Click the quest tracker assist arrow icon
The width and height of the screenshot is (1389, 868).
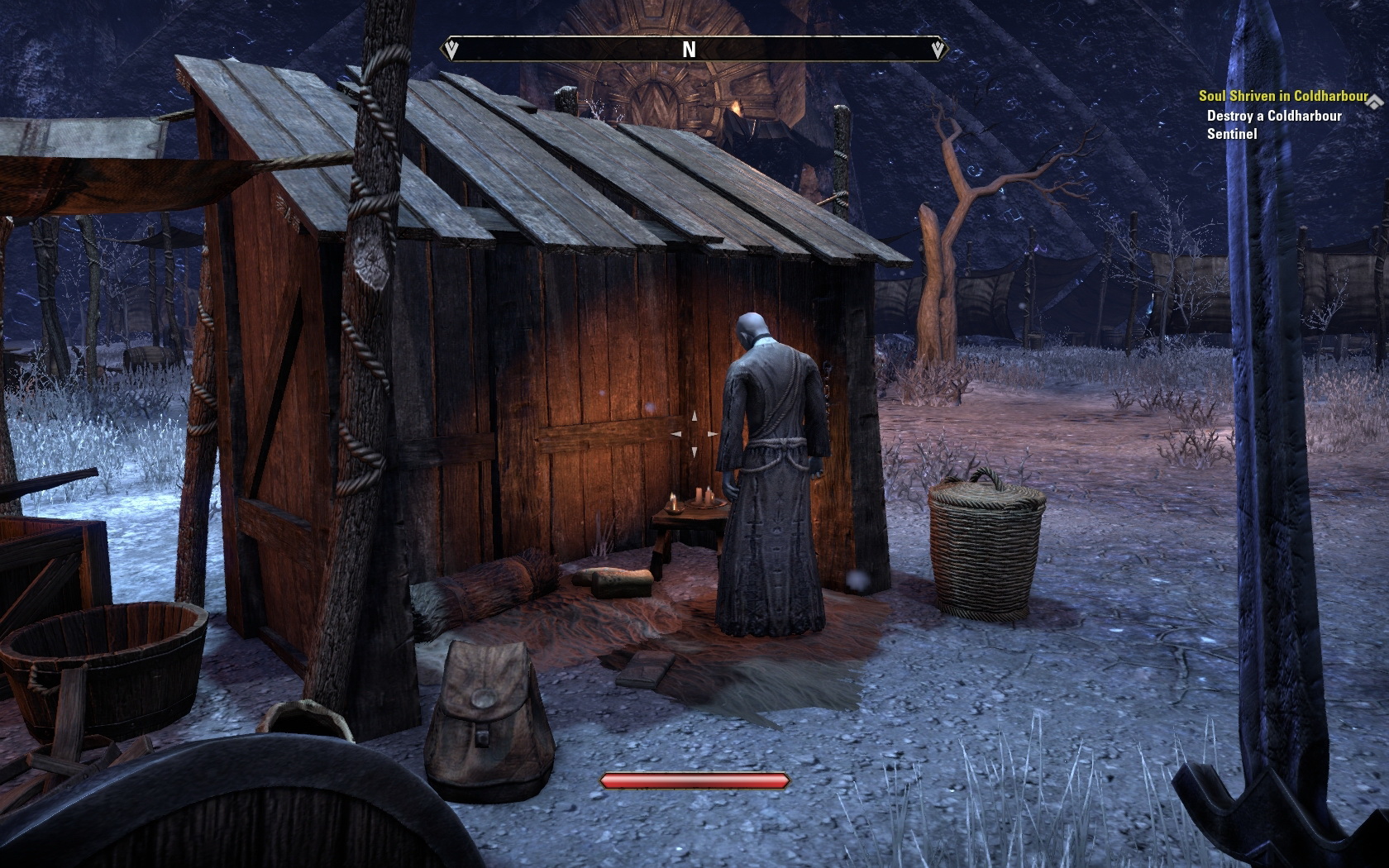coord(1375,102)
